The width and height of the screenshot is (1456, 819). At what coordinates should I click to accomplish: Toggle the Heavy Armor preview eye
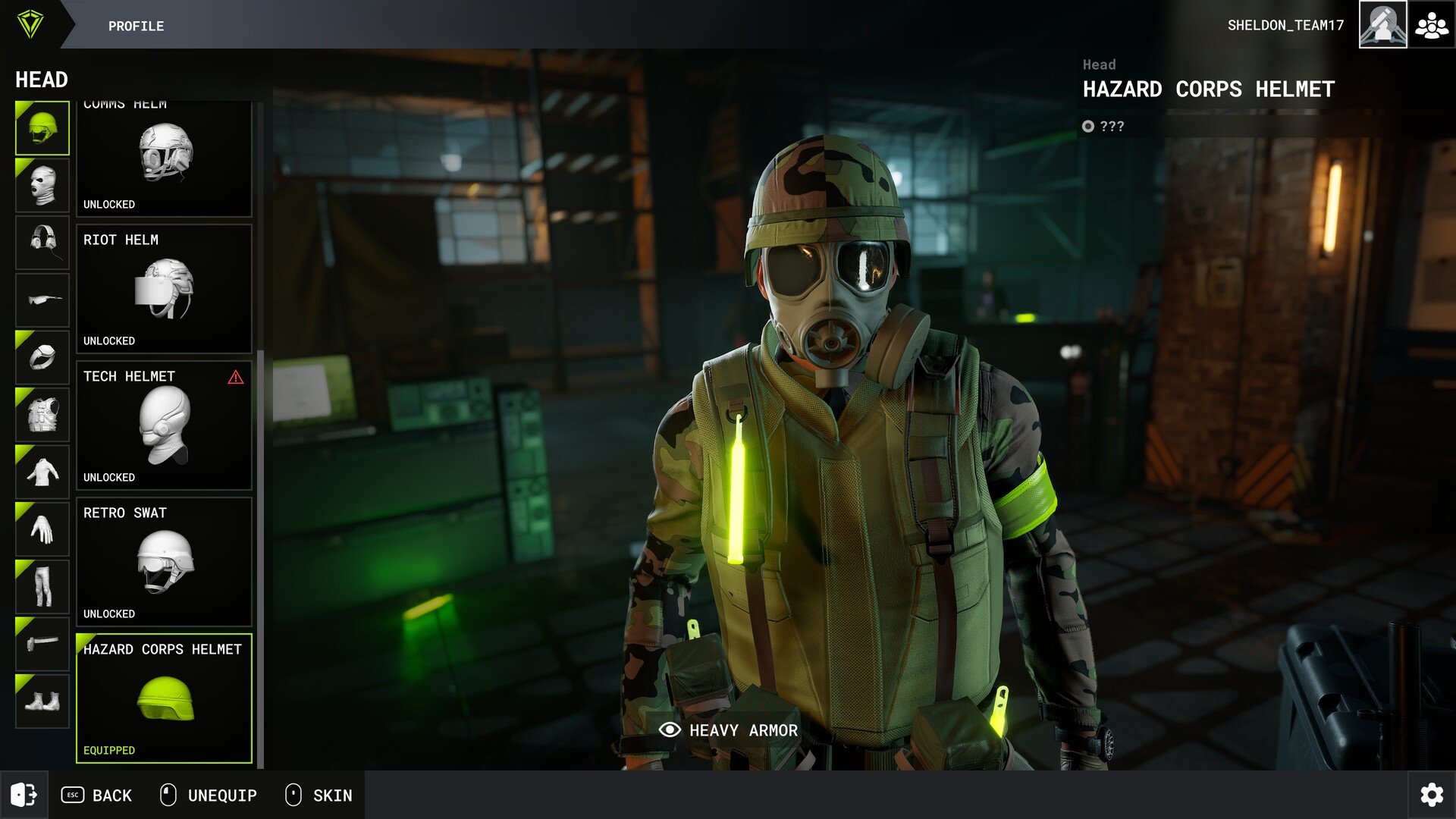coord(670,730)
